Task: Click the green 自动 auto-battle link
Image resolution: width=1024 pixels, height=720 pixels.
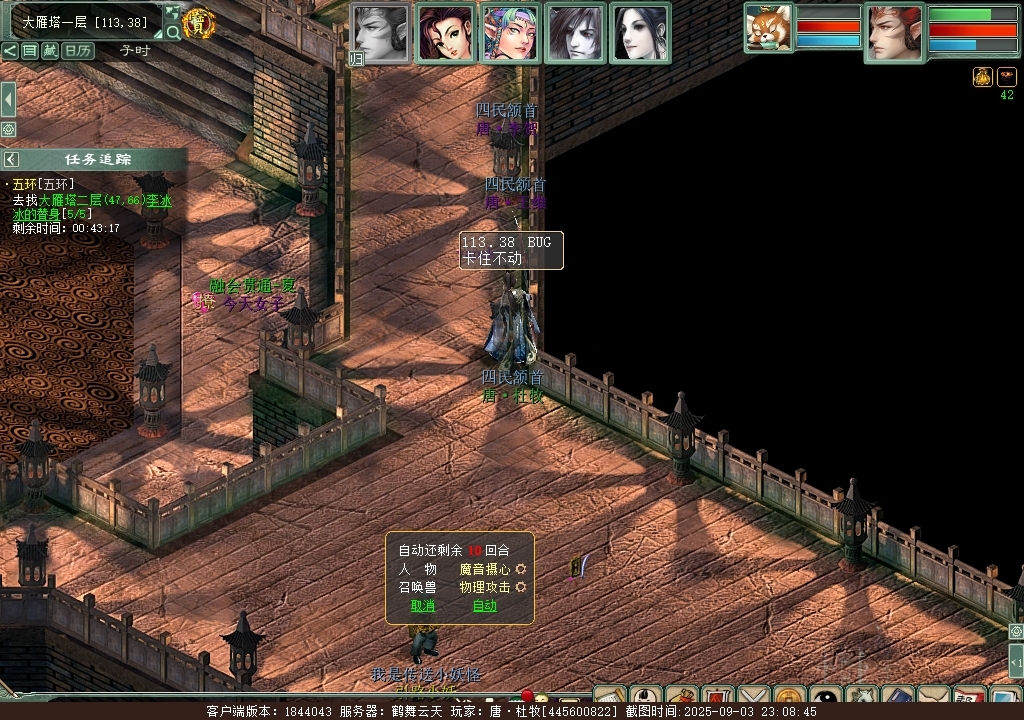Action: coord(484,606)
